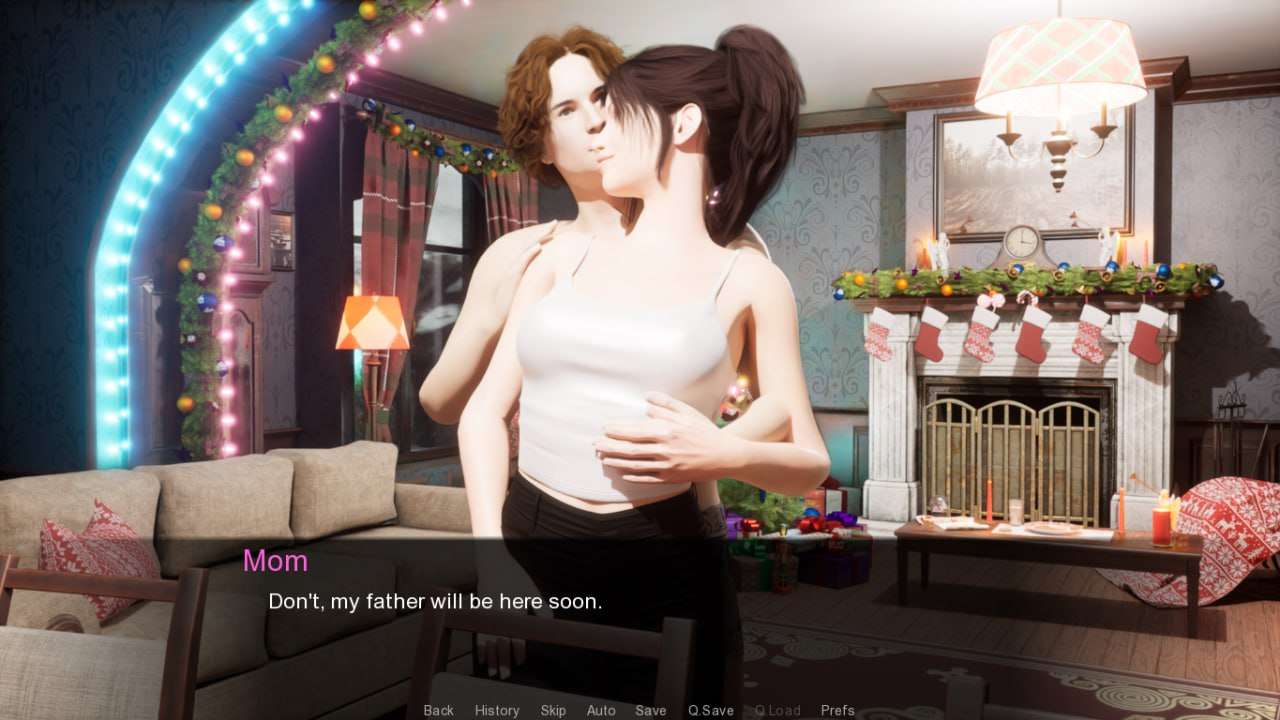Go Back to the previous line
Image resolution: width=1280 pixels, height=720 pixels.
(x=438, y=710)
